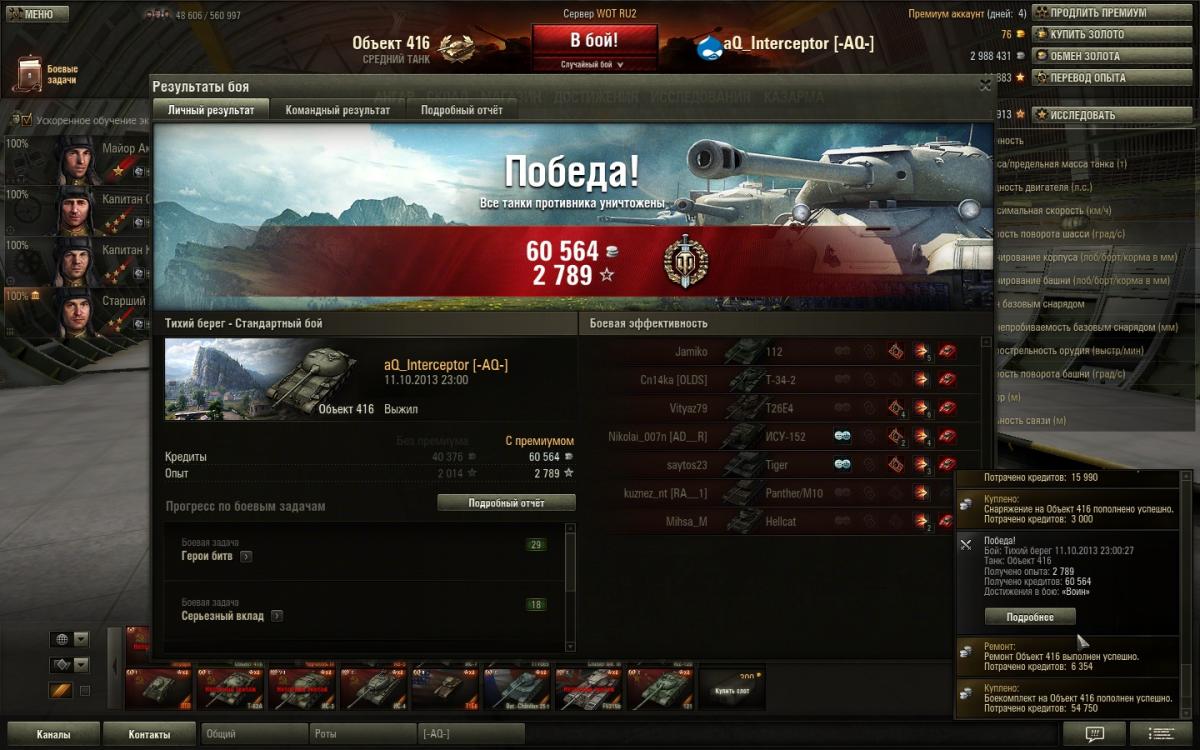This screenshot has height=750, width=1200.
Task: Open the Контакты list
Action: pos(149,735)
